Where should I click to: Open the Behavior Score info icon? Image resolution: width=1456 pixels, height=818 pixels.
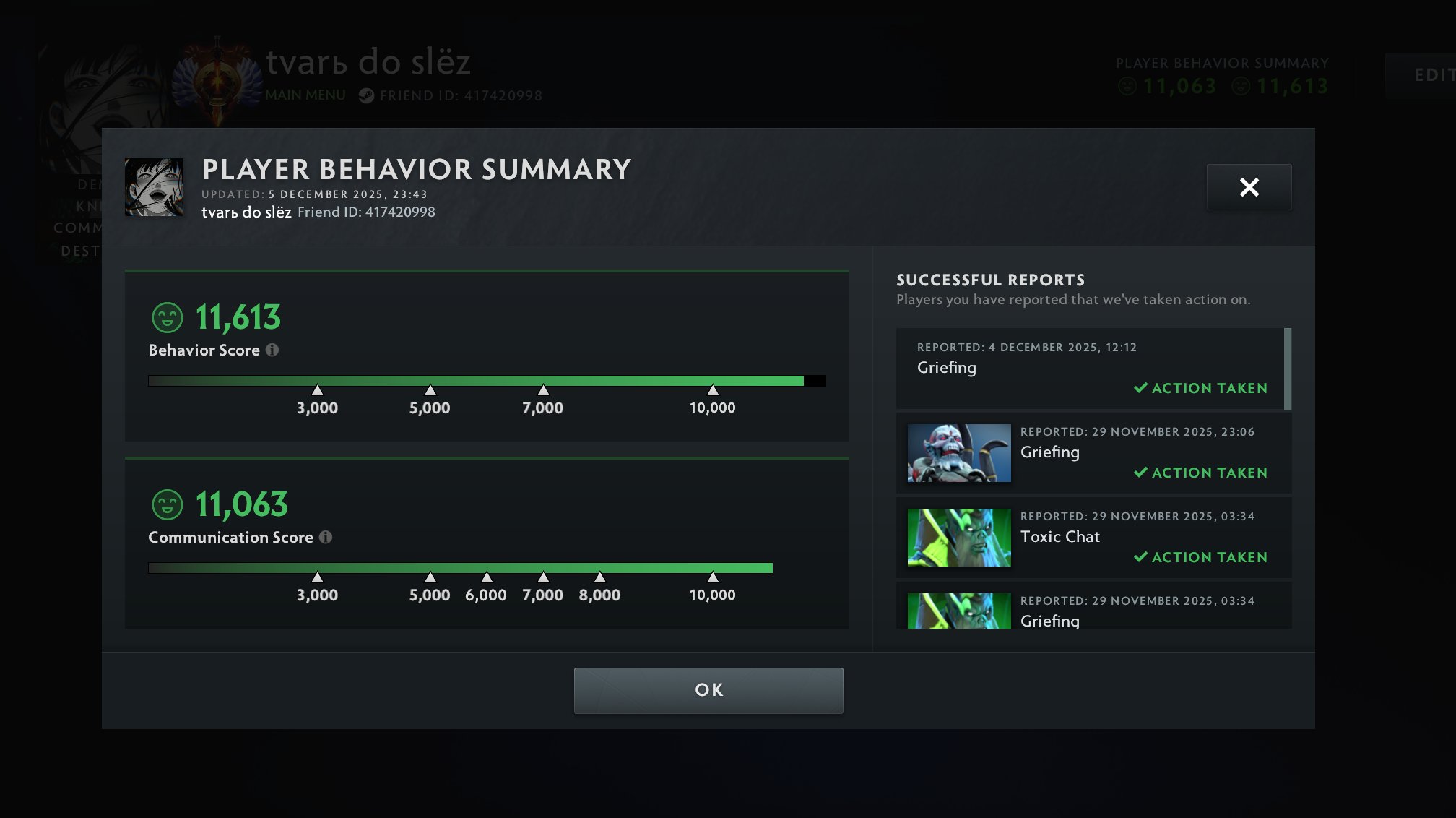pos(272,350)
